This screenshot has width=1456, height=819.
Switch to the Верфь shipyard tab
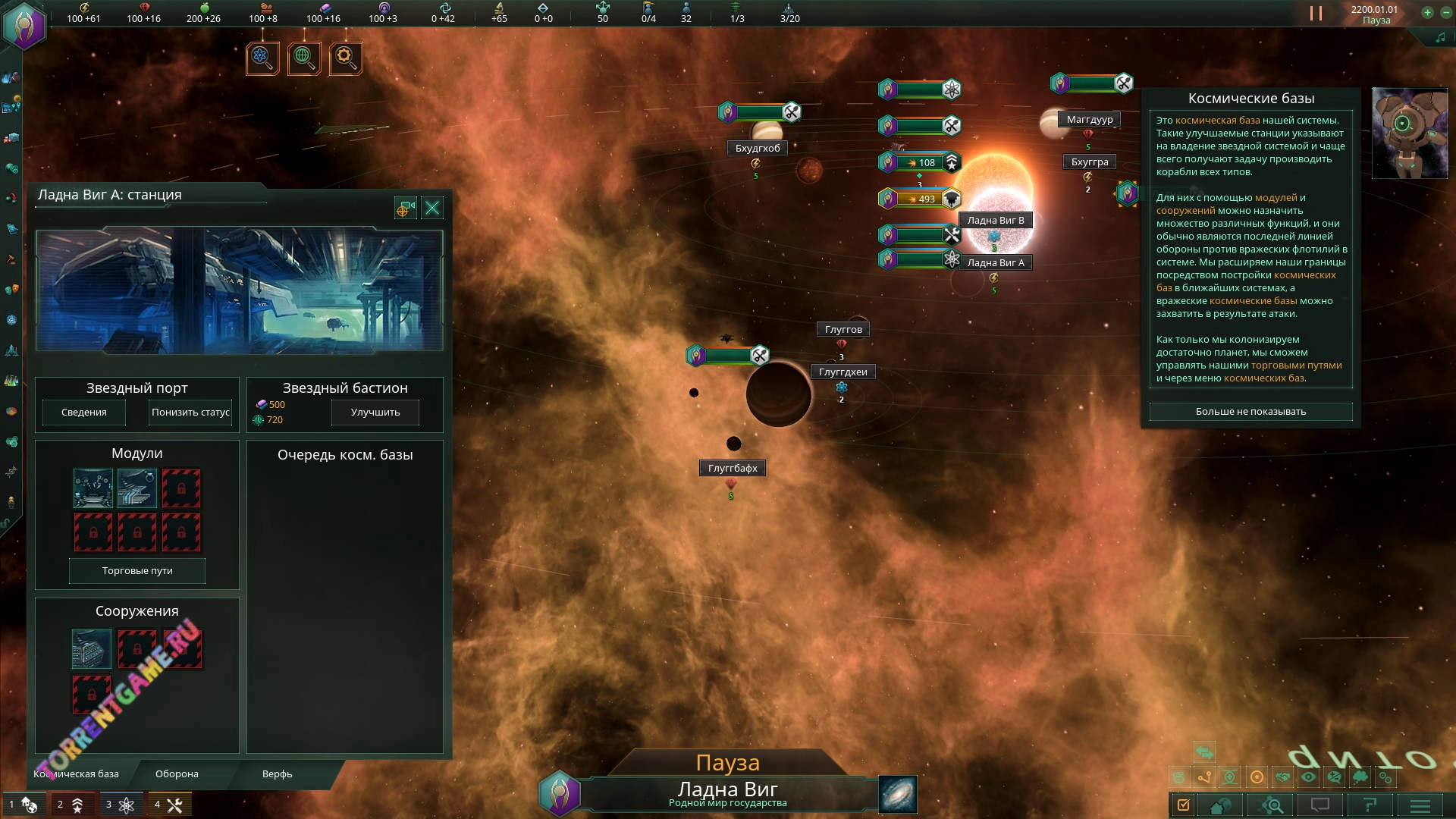pos(277,773)
